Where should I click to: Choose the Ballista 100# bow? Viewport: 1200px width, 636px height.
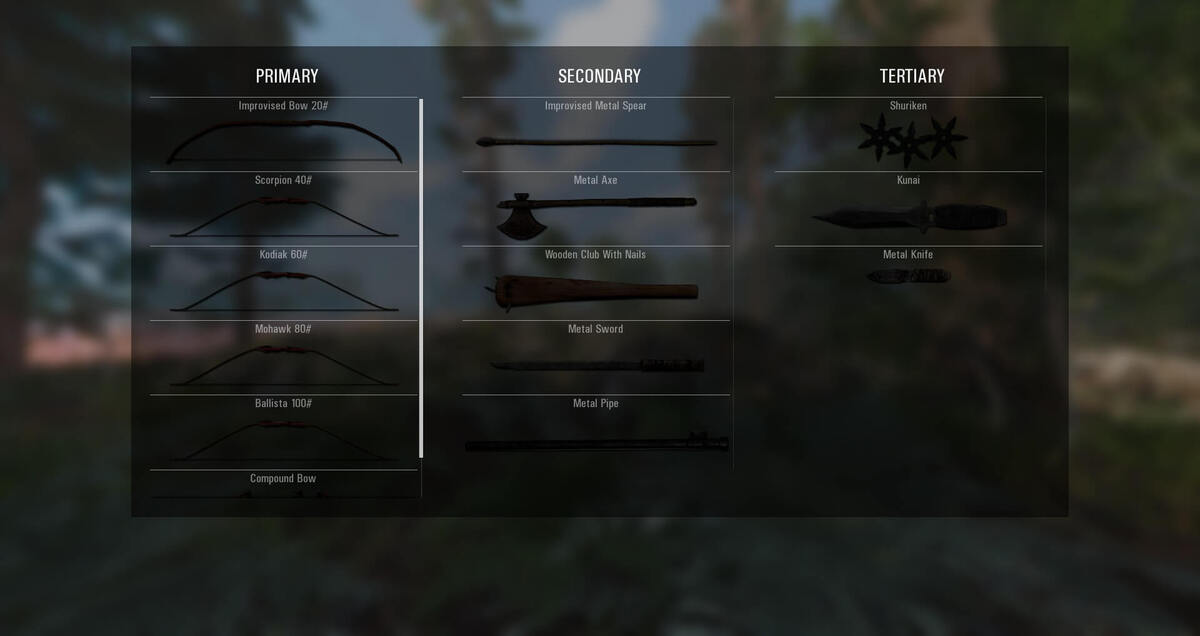point(284,433)
